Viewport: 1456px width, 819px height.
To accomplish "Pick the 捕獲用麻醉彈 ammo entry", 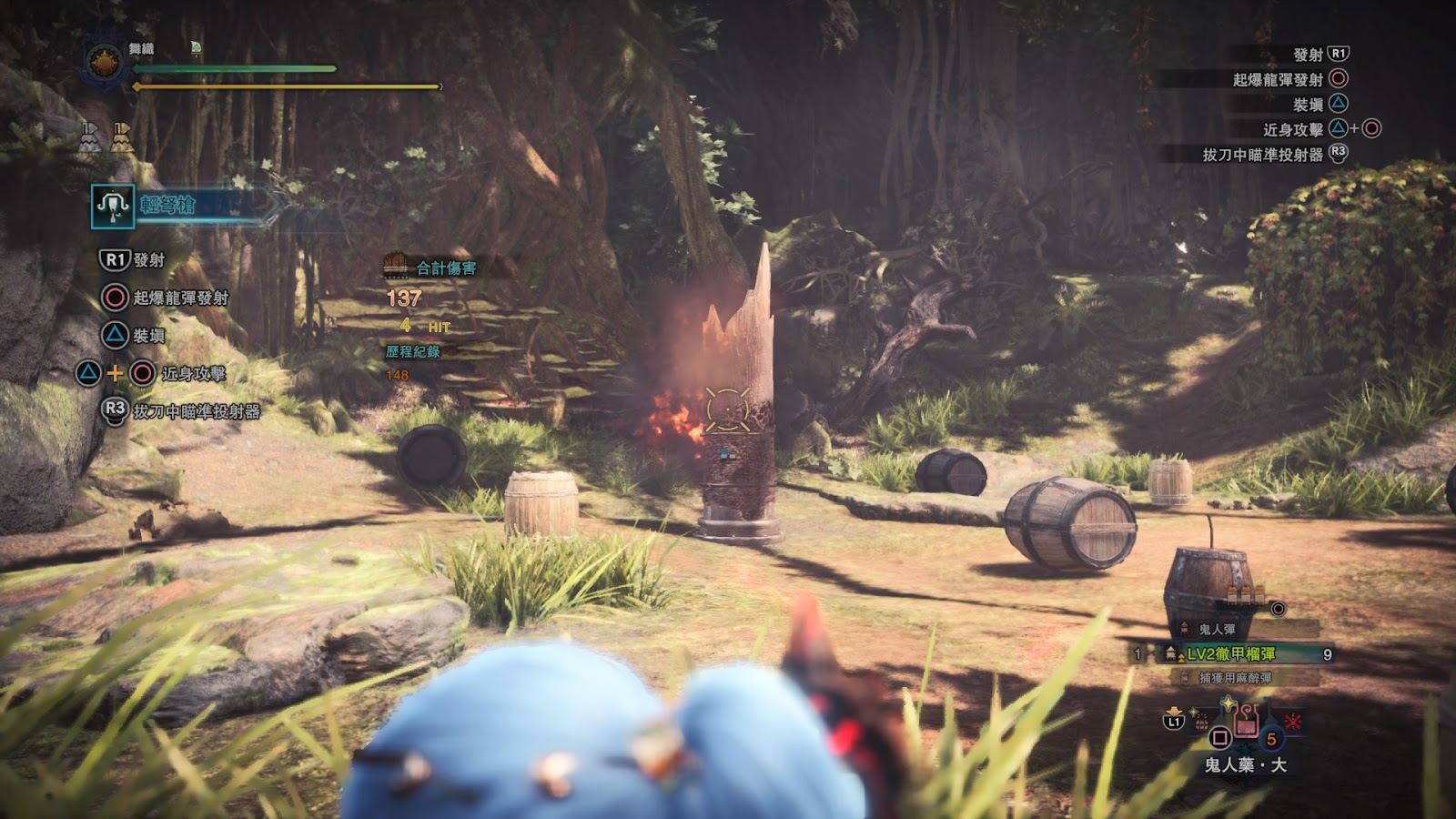I will tap(1235, 678).
